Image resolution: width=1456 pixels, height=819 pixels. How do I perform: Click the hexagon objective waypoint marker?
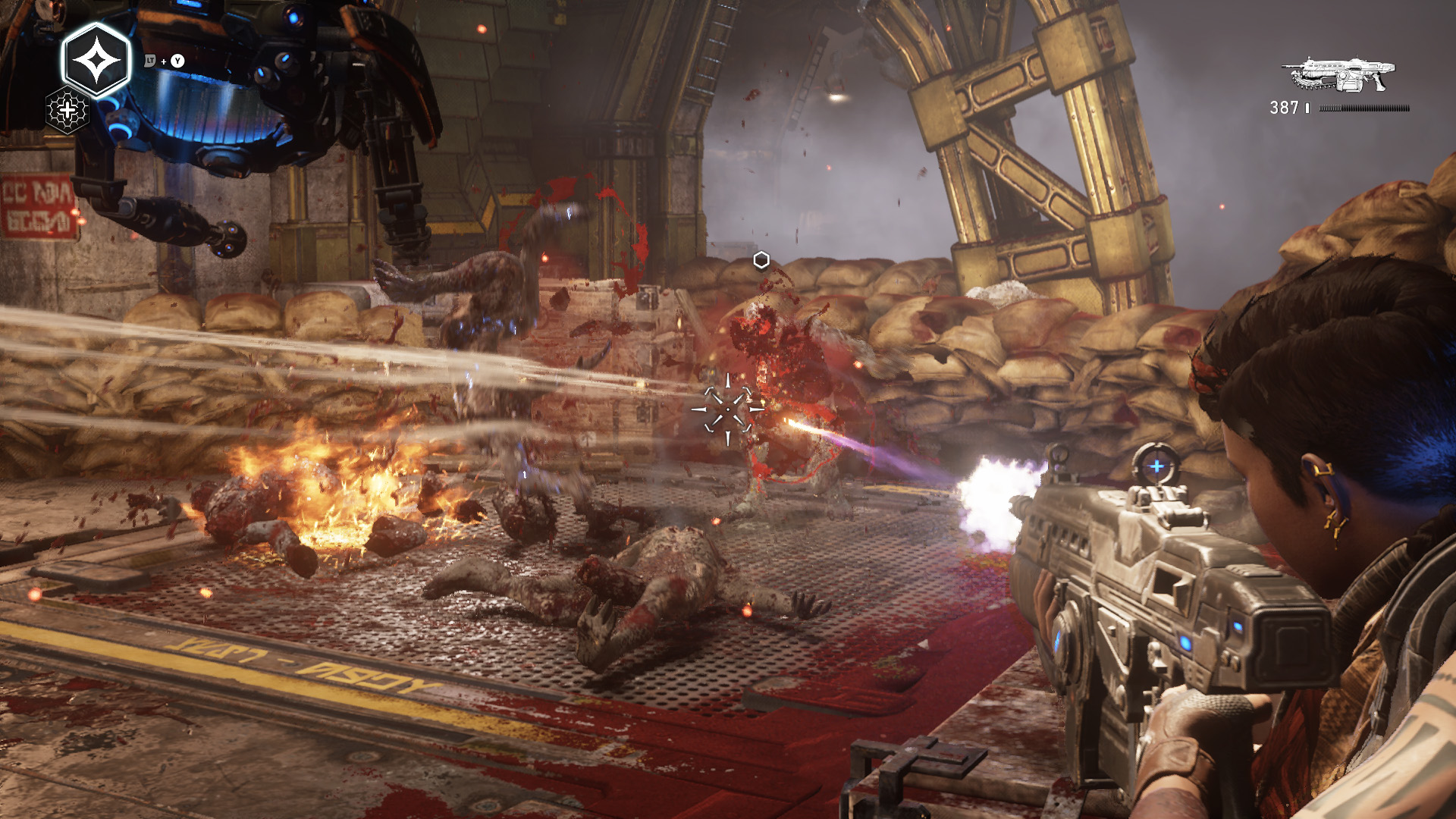click(x=761, y=261)
